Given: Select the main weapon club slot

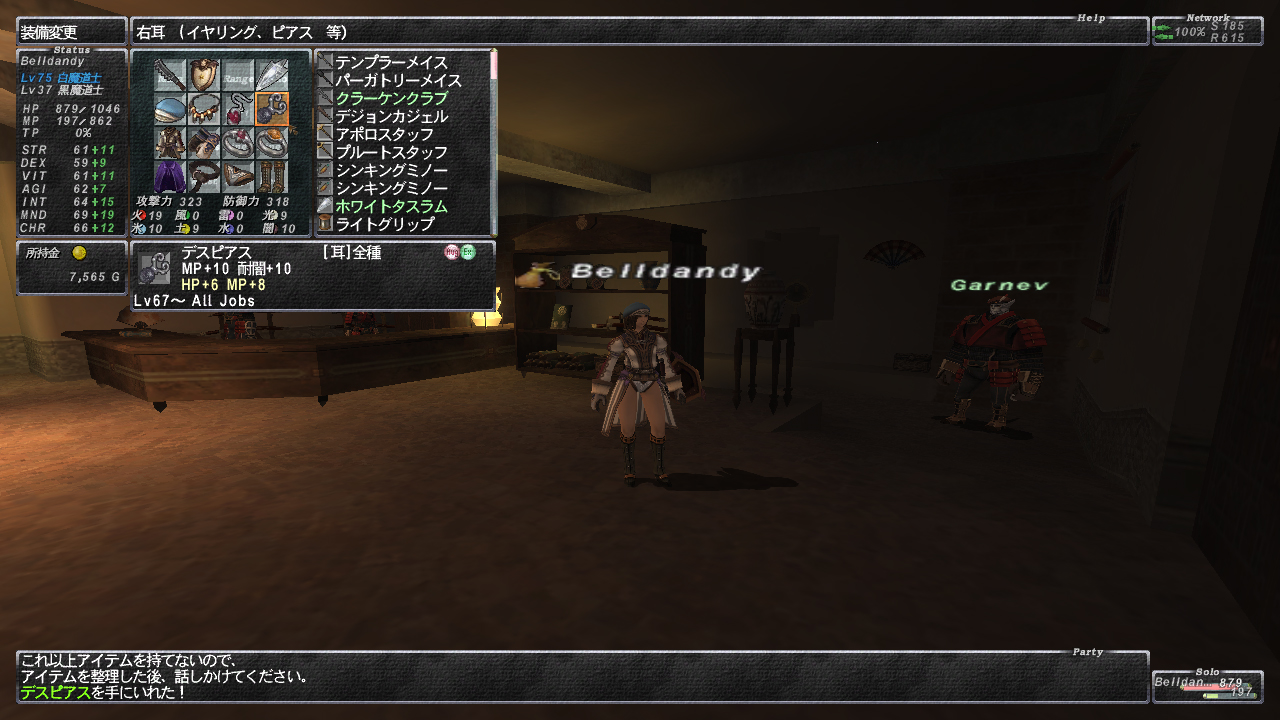Looking at the screenshot, I should (x=171, y=75).
